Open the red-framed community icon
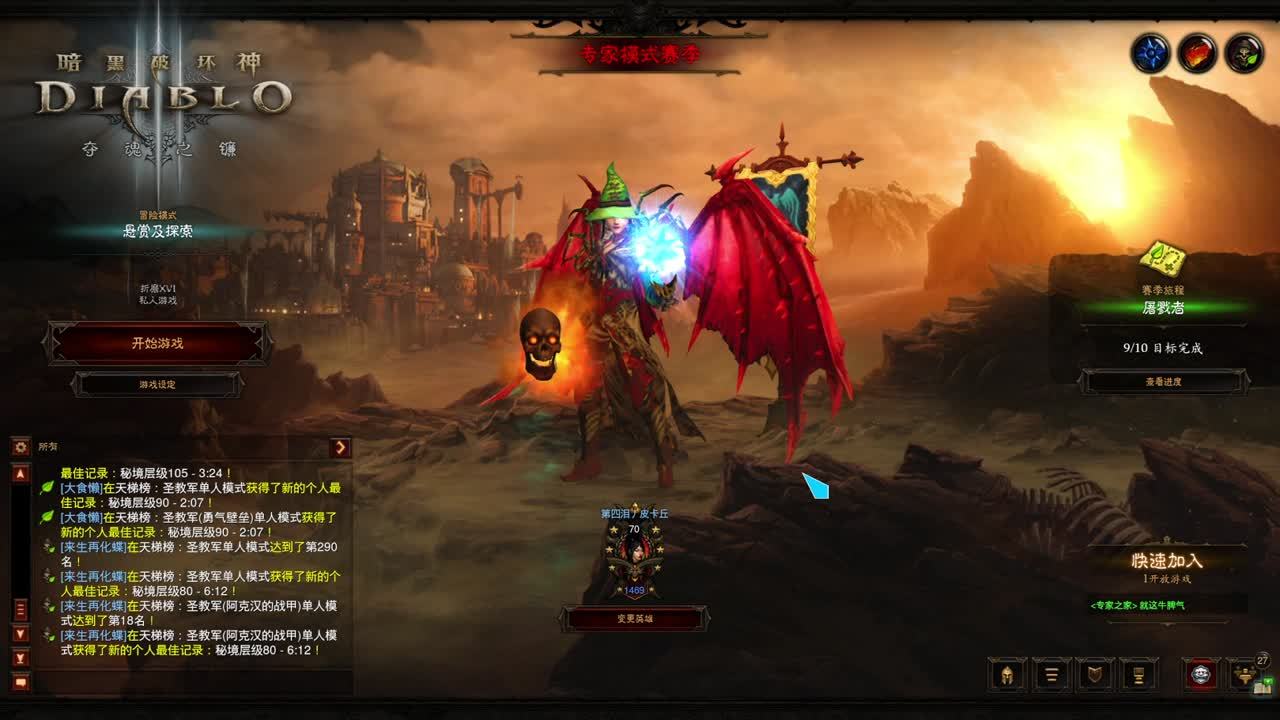This screenshot has height=720, width=1280. pos(1201,674)
